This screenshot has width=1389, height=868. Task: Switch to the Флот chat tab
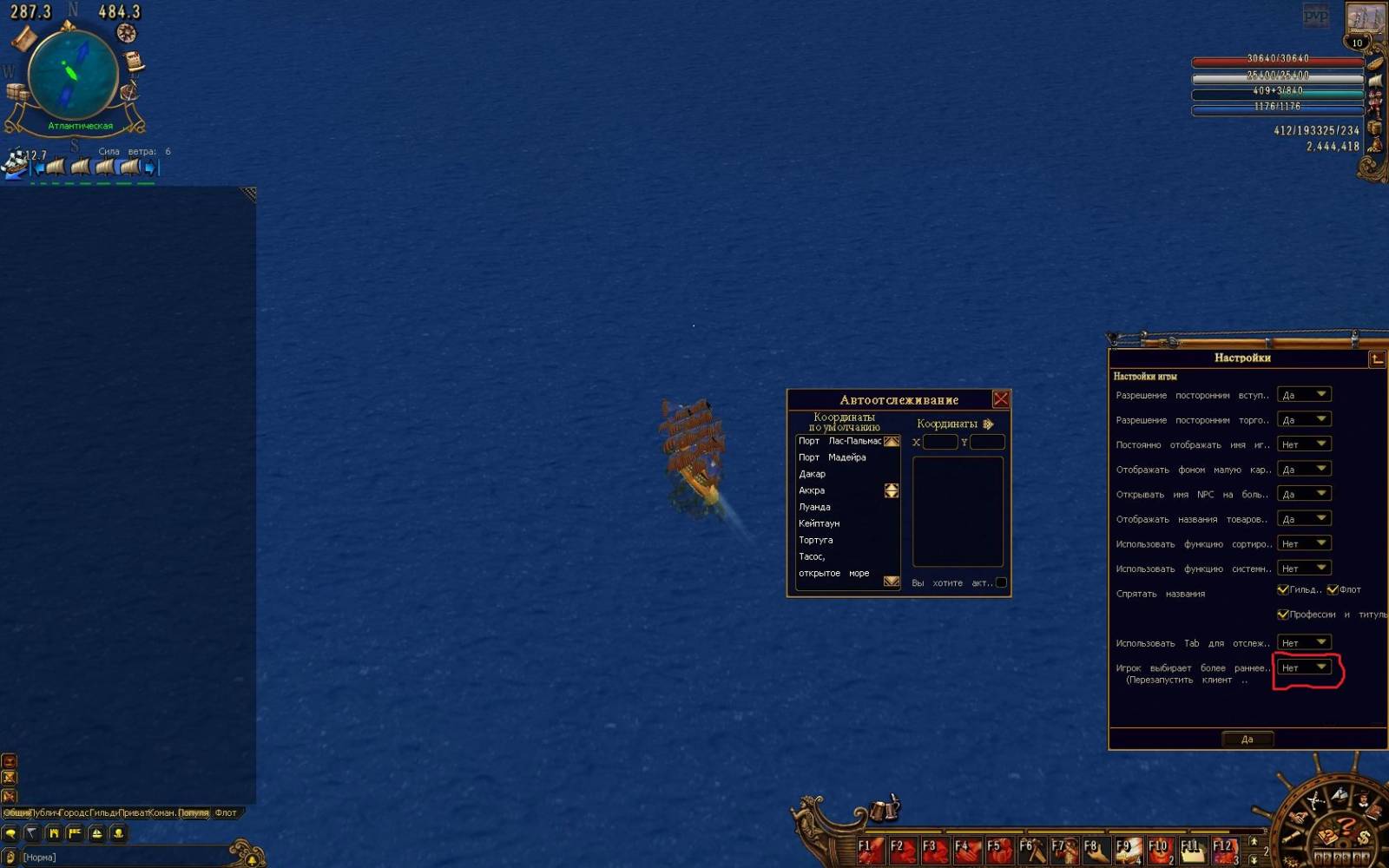[x=226, y=813]
